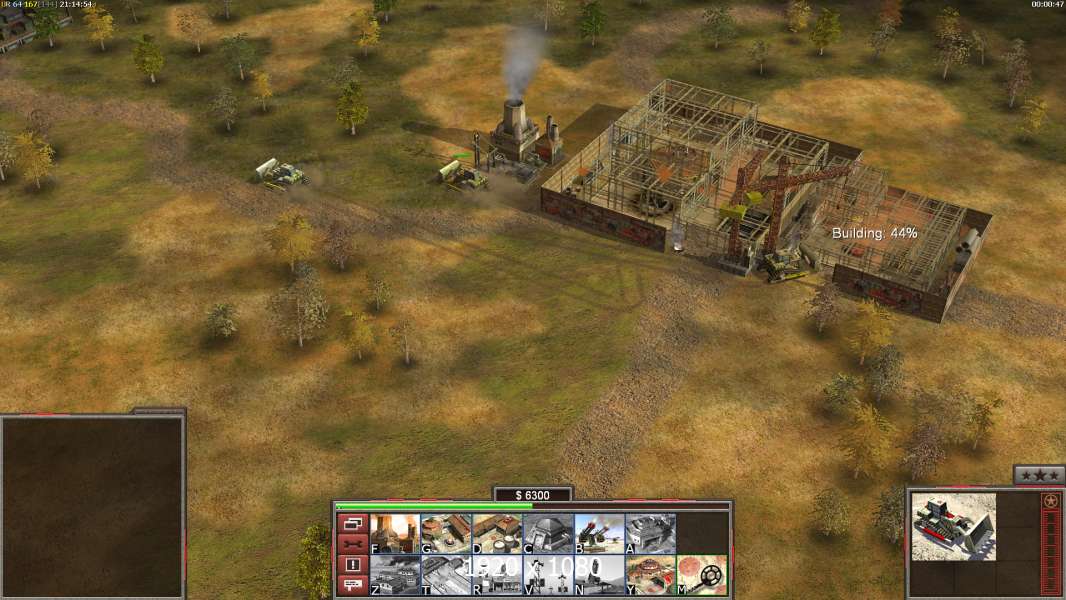This screenshot has width=1066, height=600.
Task: Choose the speaker tower icon labeled V
Action: (x=548, y=574)
